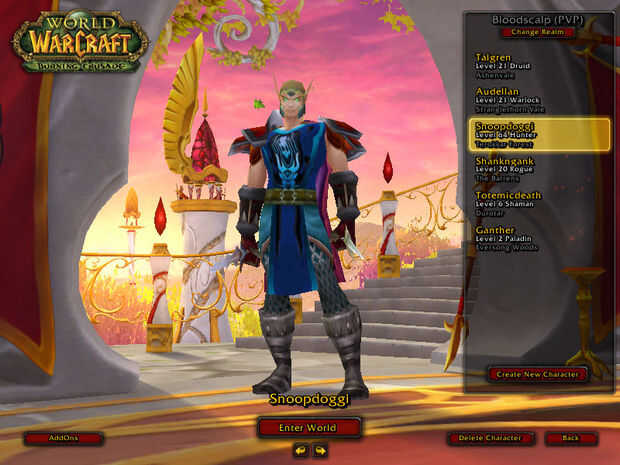This screenshot has height=465, width=620.
Task: Rotate character with the right arrow button
Action: point(320,451)
